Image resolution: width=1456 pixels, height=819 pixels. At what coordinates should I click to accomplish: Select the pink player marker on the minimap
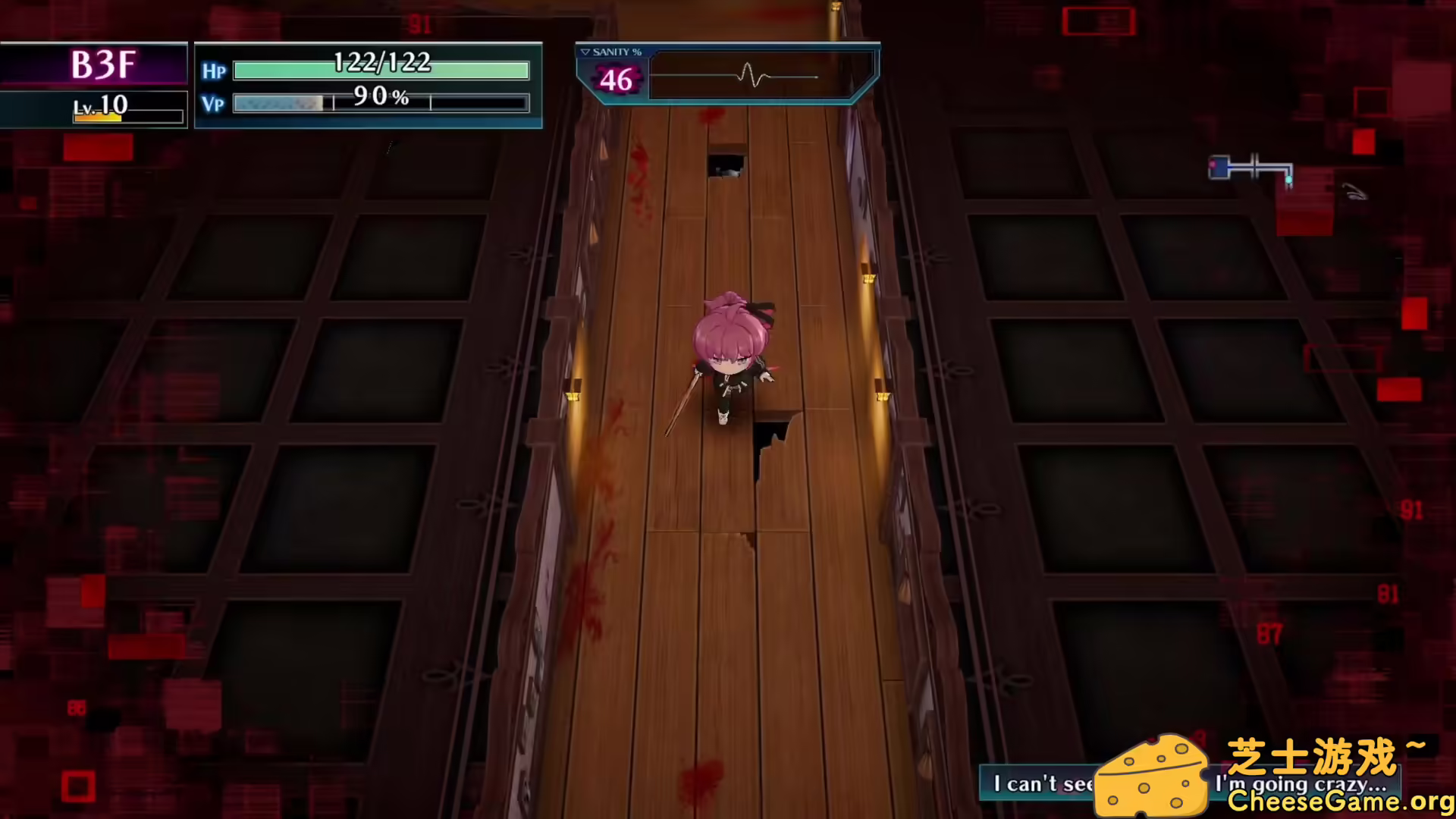pos(1213,165)
